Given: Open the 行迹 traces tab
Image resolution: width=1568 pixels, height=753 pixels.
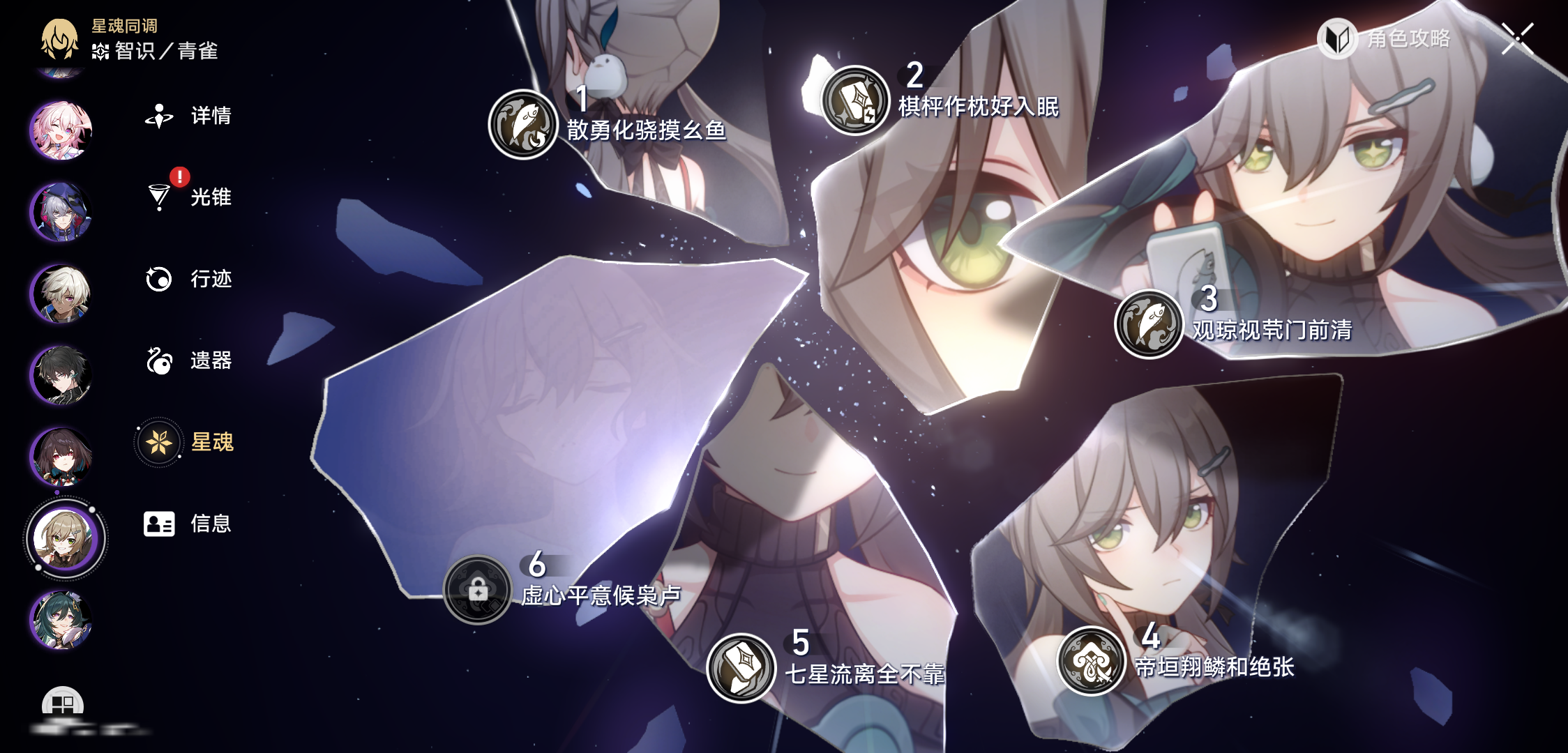Looking at the screenshot, I should point(188,279).
